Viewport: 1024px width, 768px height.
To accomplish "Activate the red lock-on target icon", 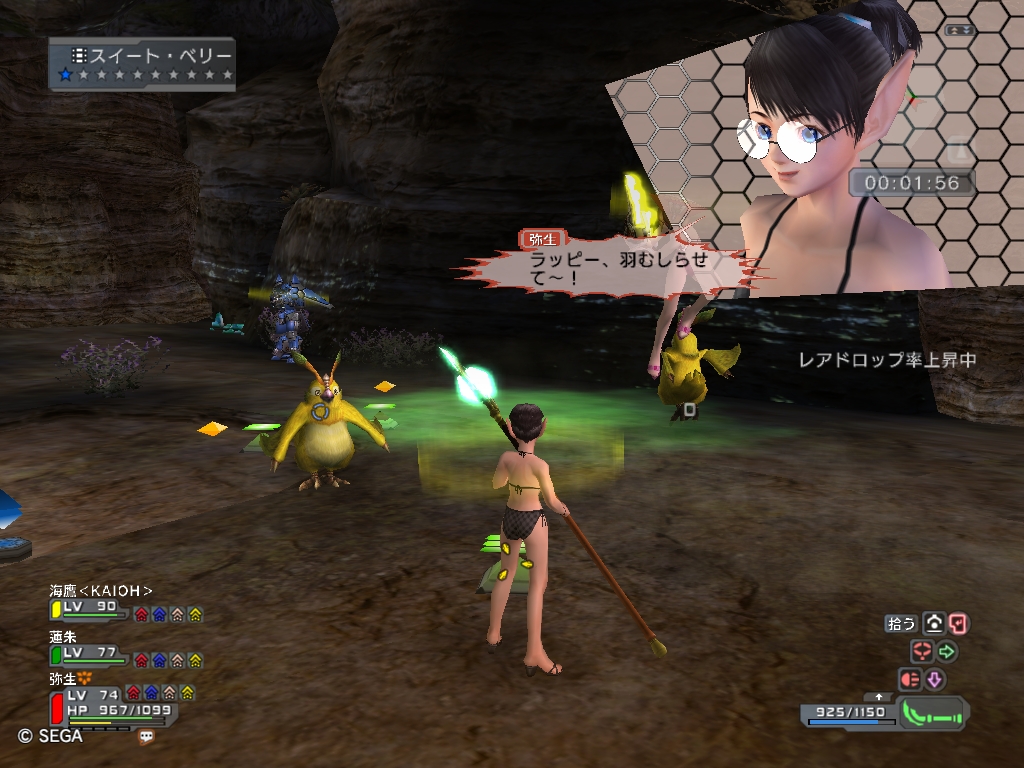I will click(922, 652).
